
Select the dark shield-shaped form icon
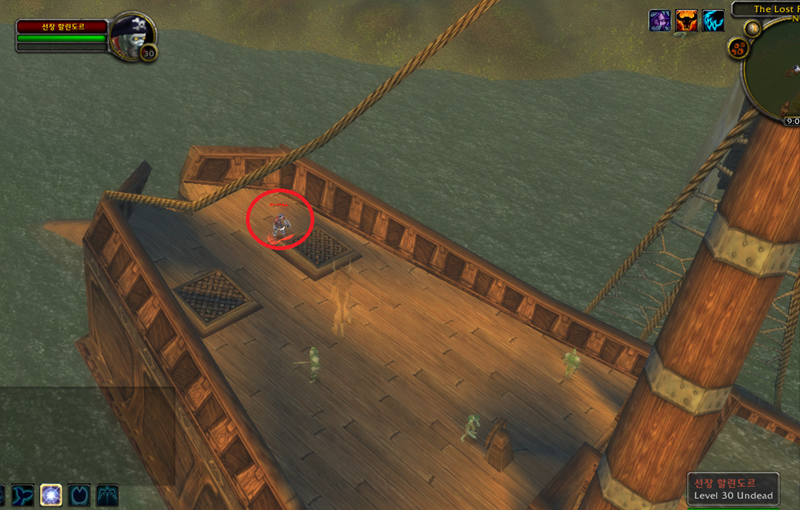(x=78, y=495)
